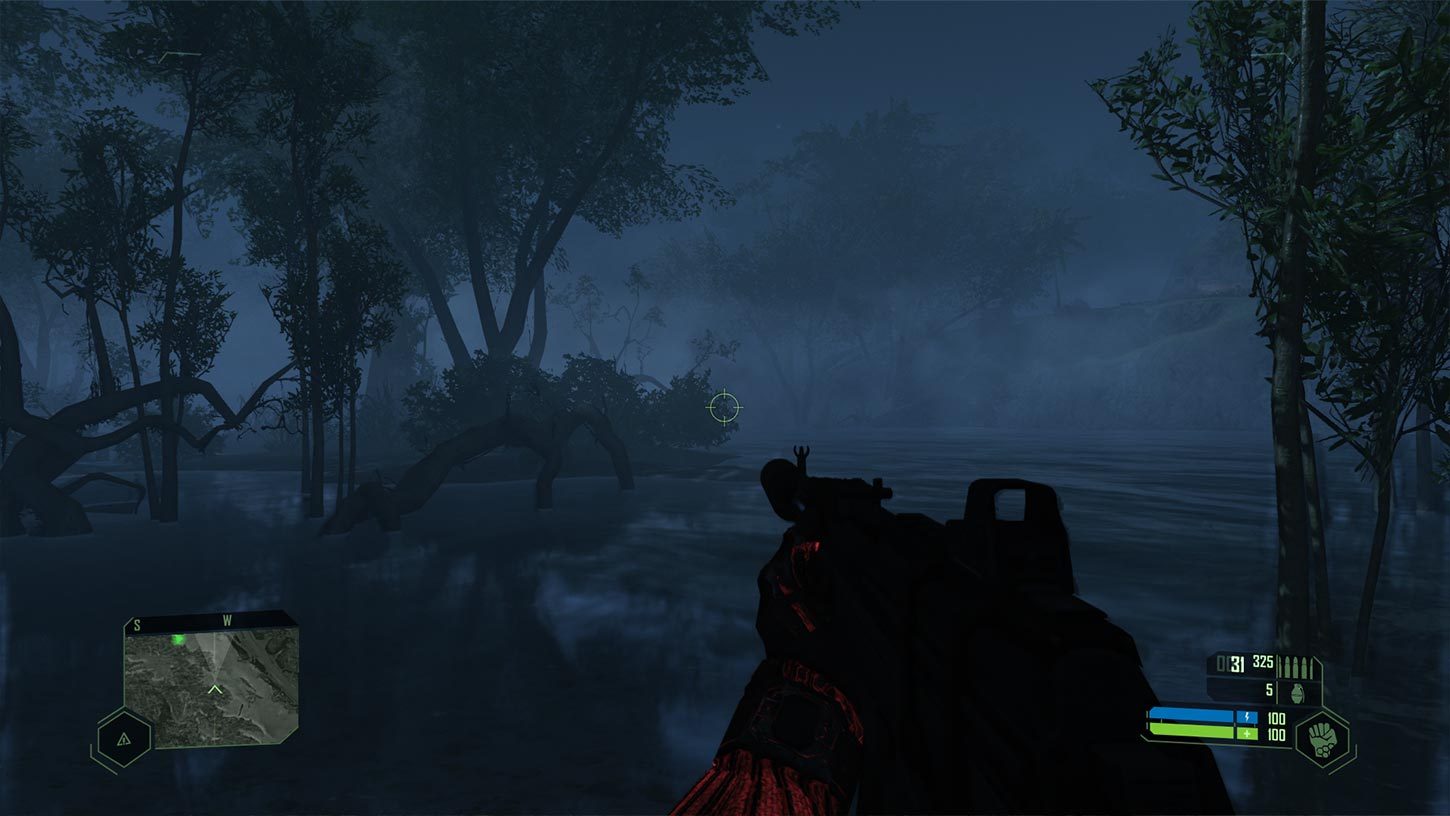Screen dimensions: 1450x816
Task: Click the medical plus icon on the health bar
Action: point(1248,733)
